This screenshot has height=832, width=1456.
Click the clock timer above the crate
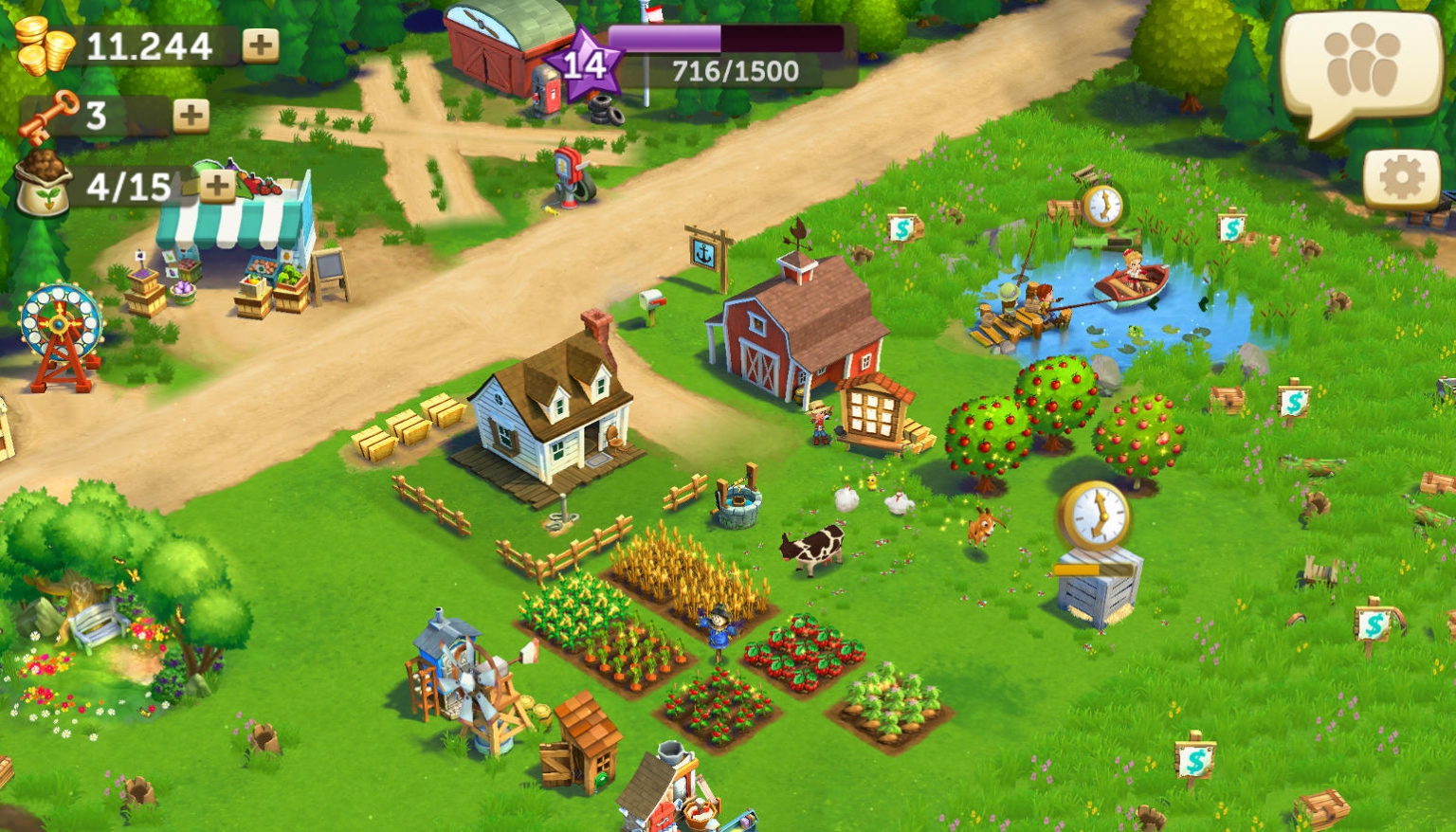pyautogui.click(x=1092, y=512)
